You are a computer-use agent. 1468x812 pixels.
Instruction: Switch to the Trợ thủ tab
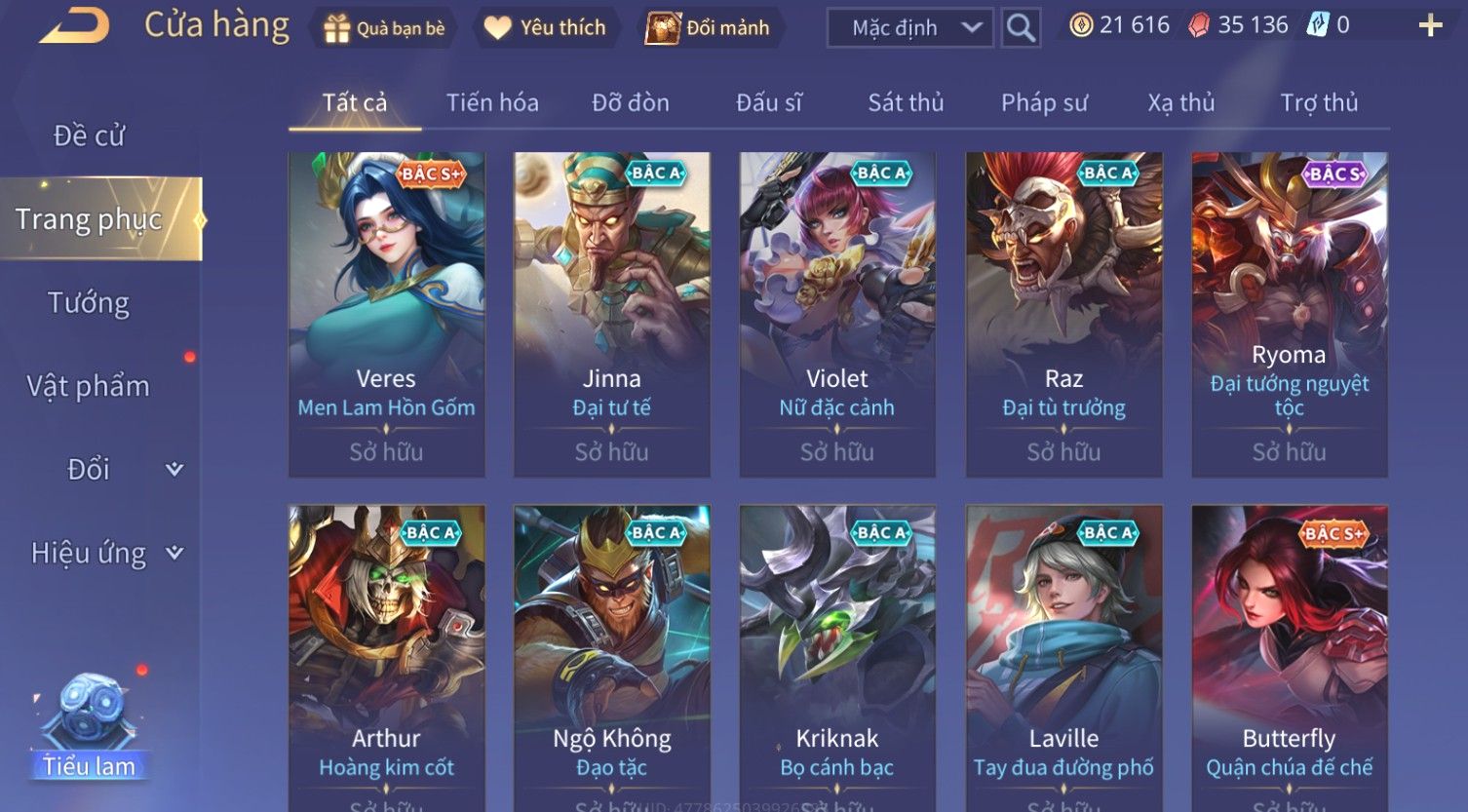[1319, 102]
